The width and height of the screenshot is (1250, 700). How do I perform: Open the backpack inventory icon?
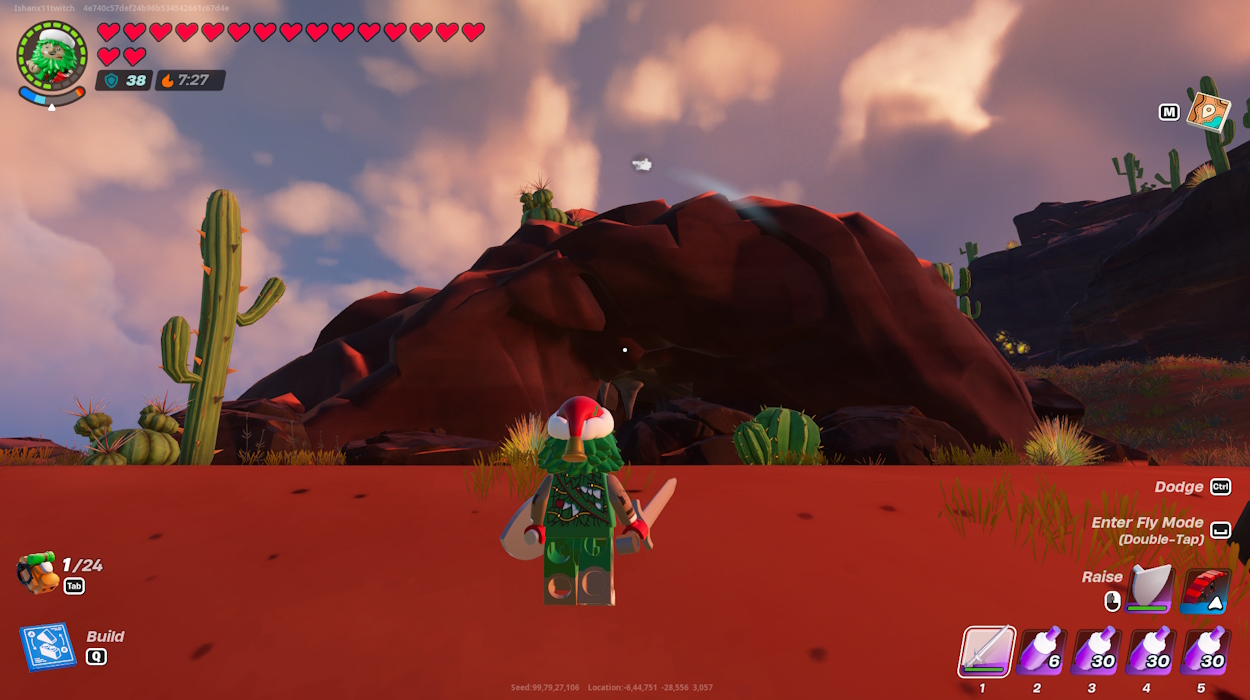click(37, 574)
